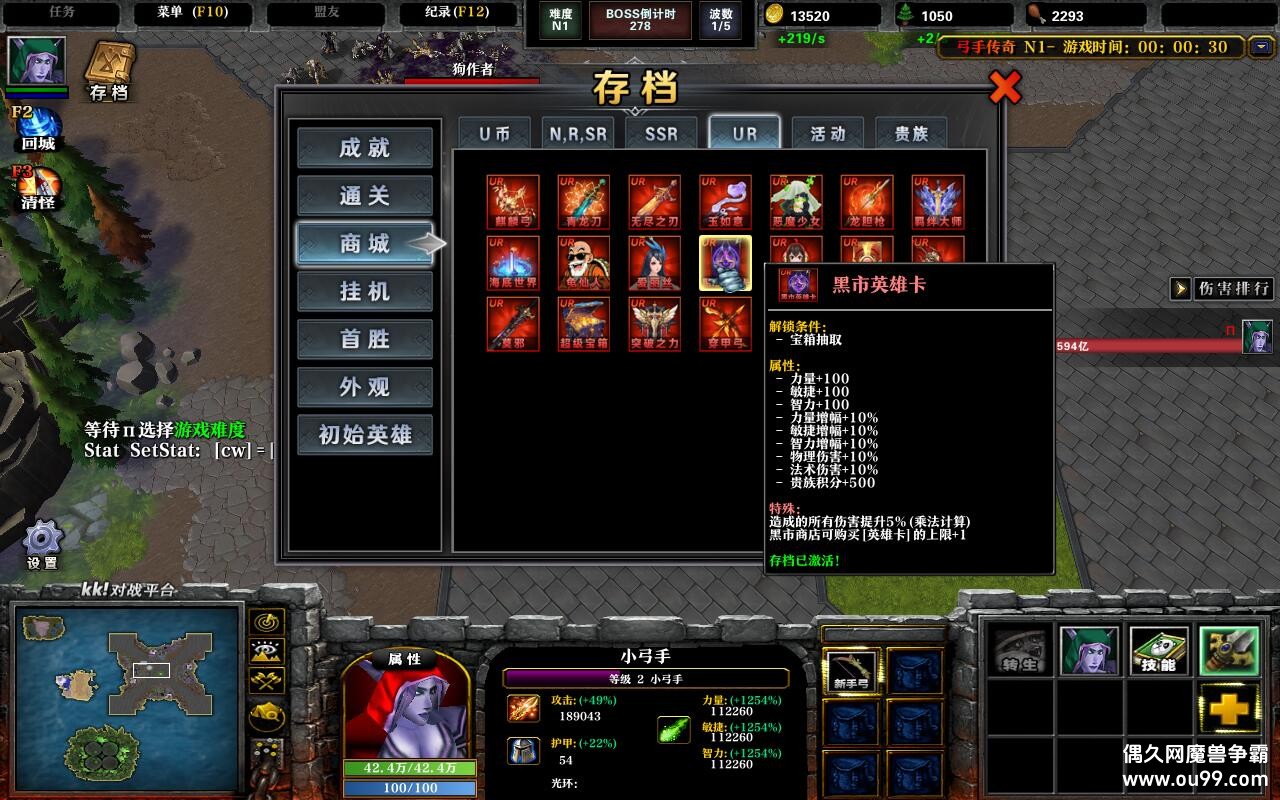1280x800 pixels.
Task: Toggle the eye visibility icon beside the minimap
Action: [264, 650]
